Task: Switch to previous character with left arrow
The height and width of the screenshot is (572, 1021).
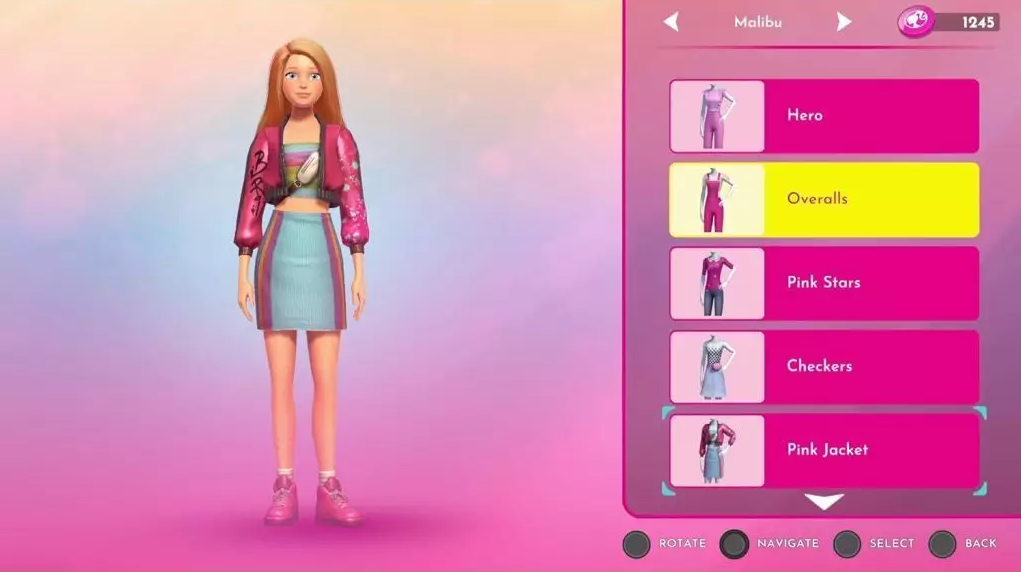Action: 671,21
